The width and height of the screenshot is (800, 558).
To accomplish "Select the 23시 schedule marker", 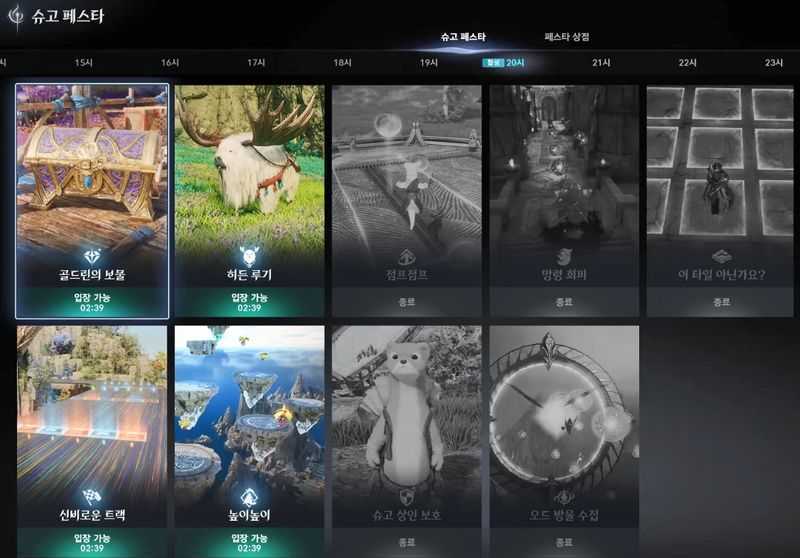I will pyautogui.click(x=774, y=63).
